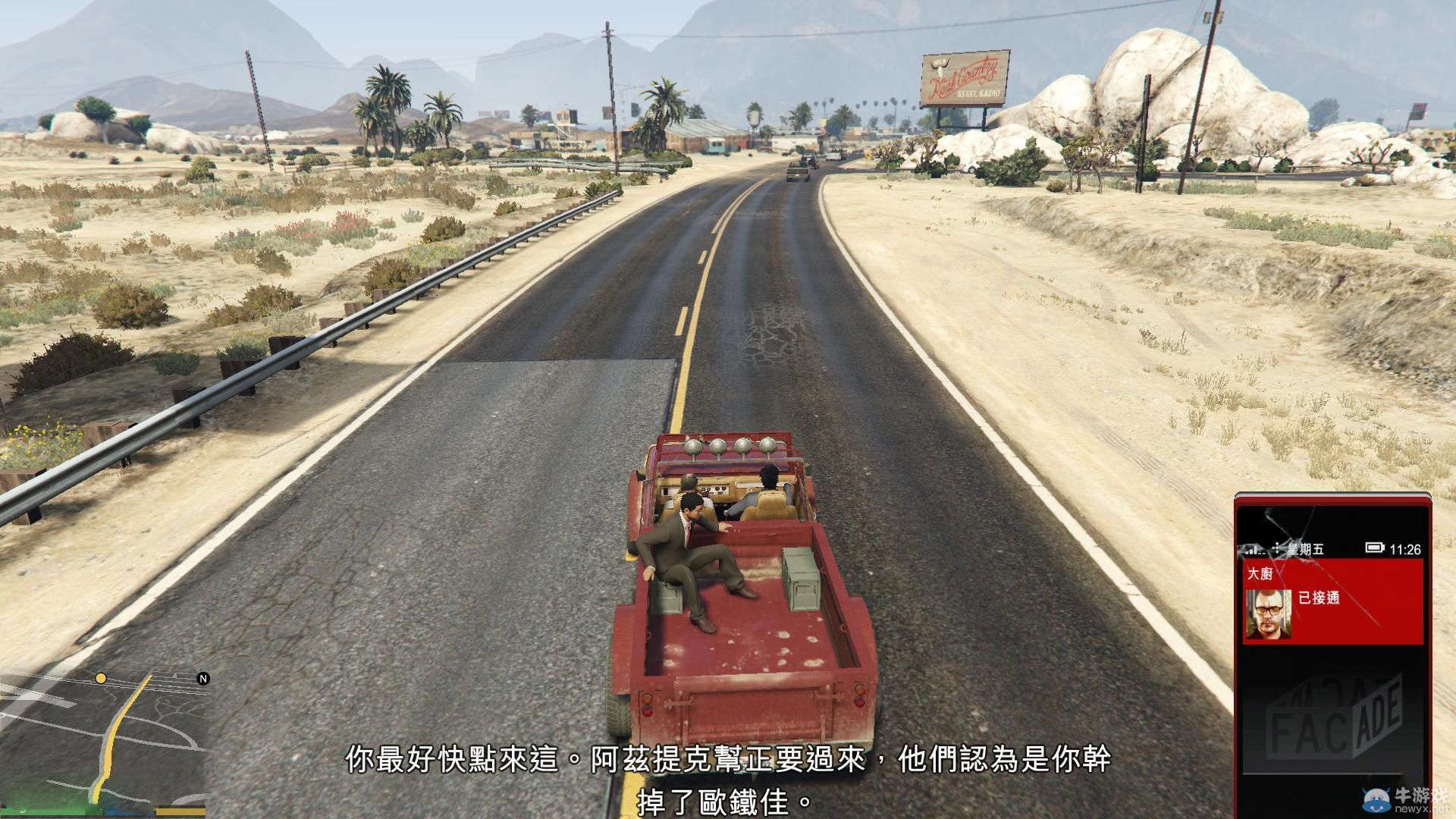
Task: Click the yellow ability bar below minimap
Action: [180, 811]
